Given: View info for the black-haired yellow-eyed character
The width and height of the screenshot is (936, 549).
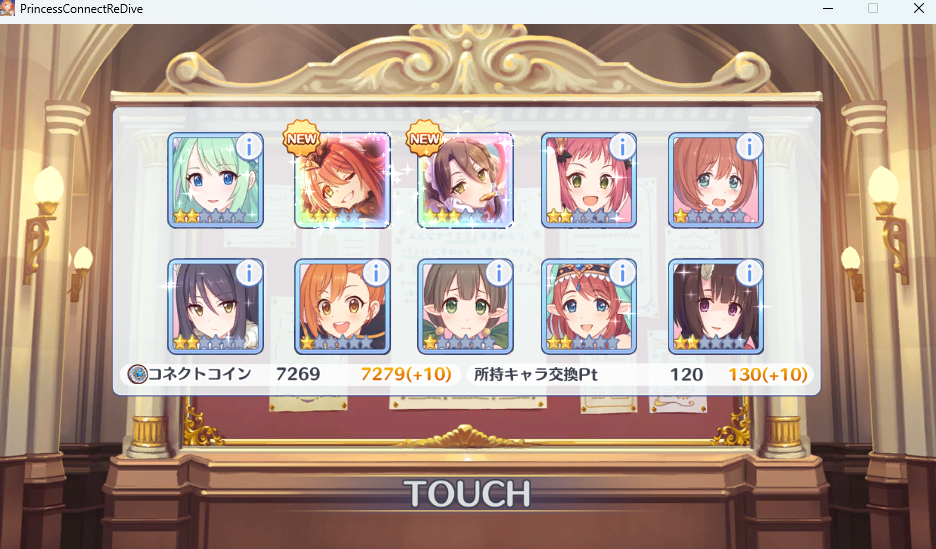Looking at the screenshot, I should click(248, 273).
